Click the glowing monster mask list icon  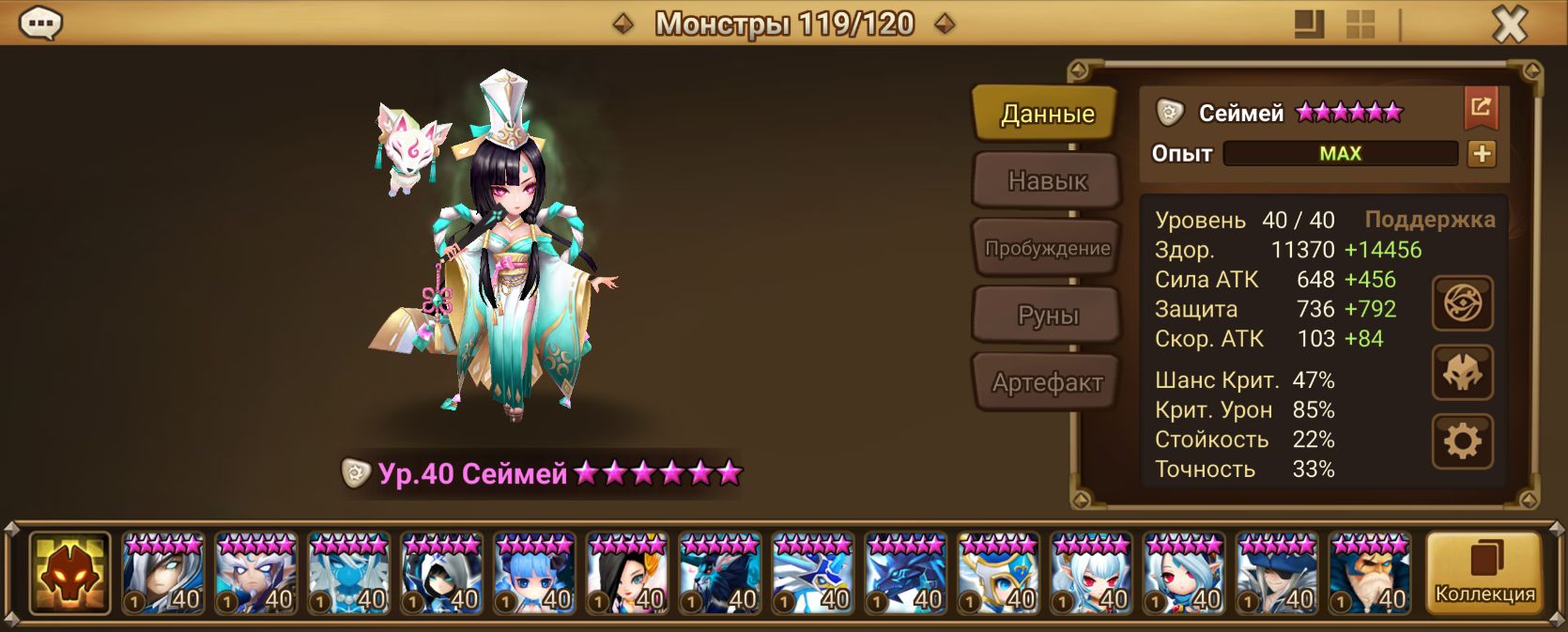[69, 573]
